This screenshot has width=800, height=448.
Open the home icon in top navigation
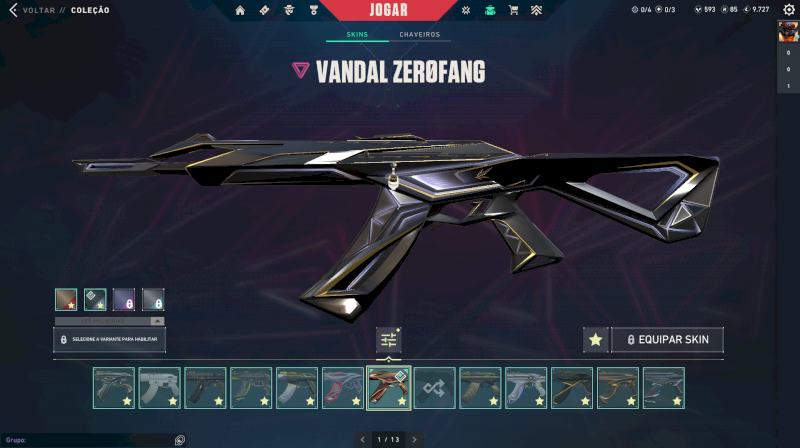pyautogui.click(x=240, y=10)
